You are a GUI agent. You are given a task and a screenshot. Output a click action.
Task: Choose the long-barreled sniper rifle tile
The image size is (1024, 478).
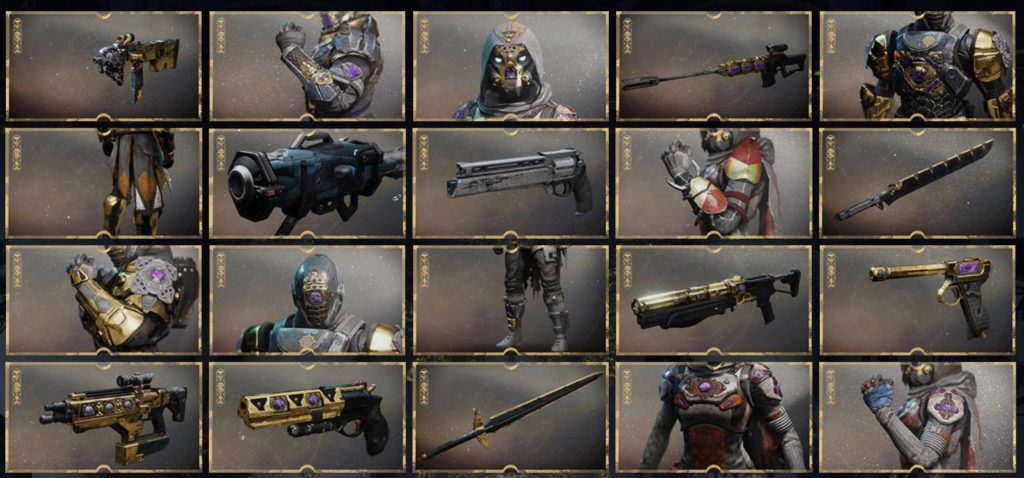(713, 66)
